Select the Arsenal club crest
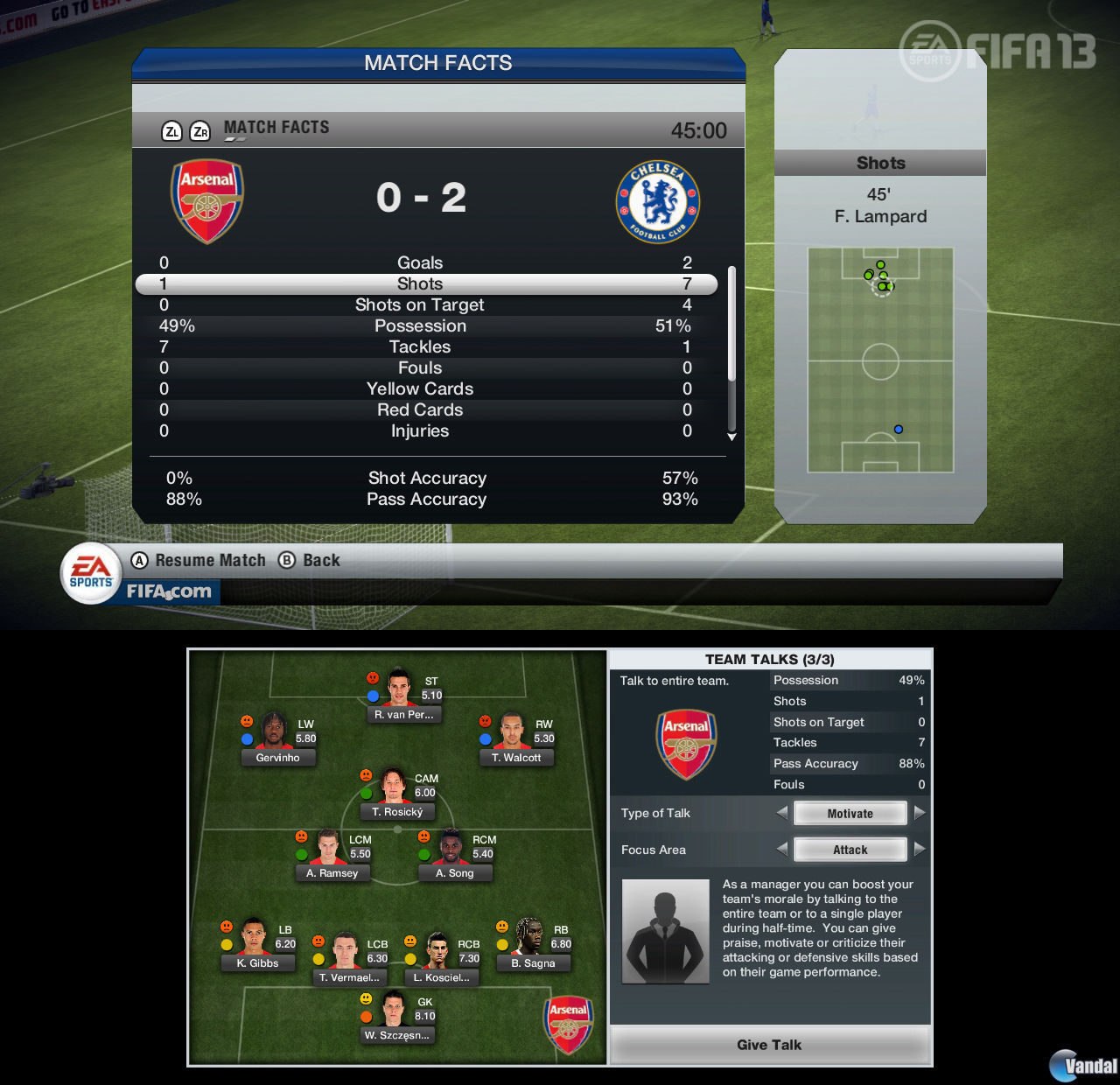The image size is (1120, 1085). click(x=206, y=200)
